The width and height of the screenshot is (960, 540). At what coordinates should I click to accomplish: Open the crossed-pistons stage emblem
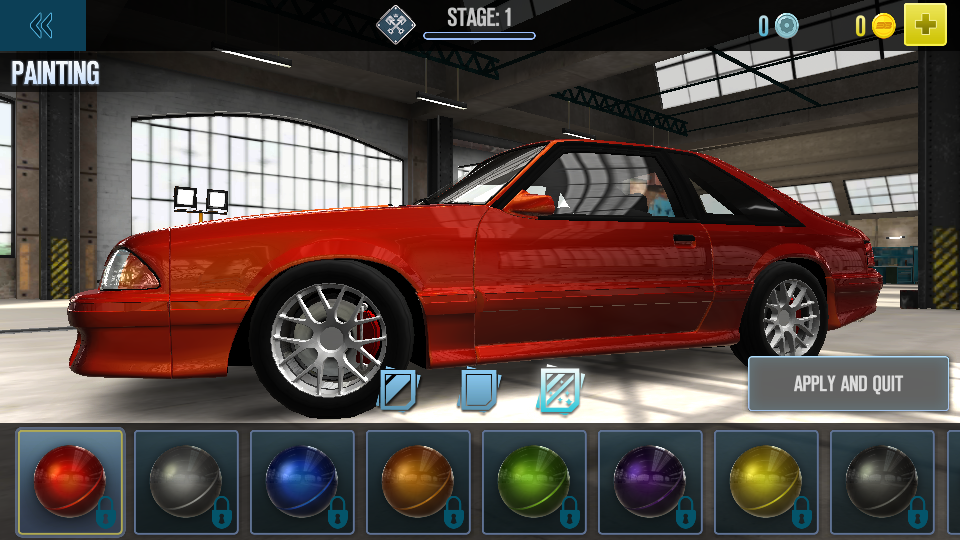(396, 25)
